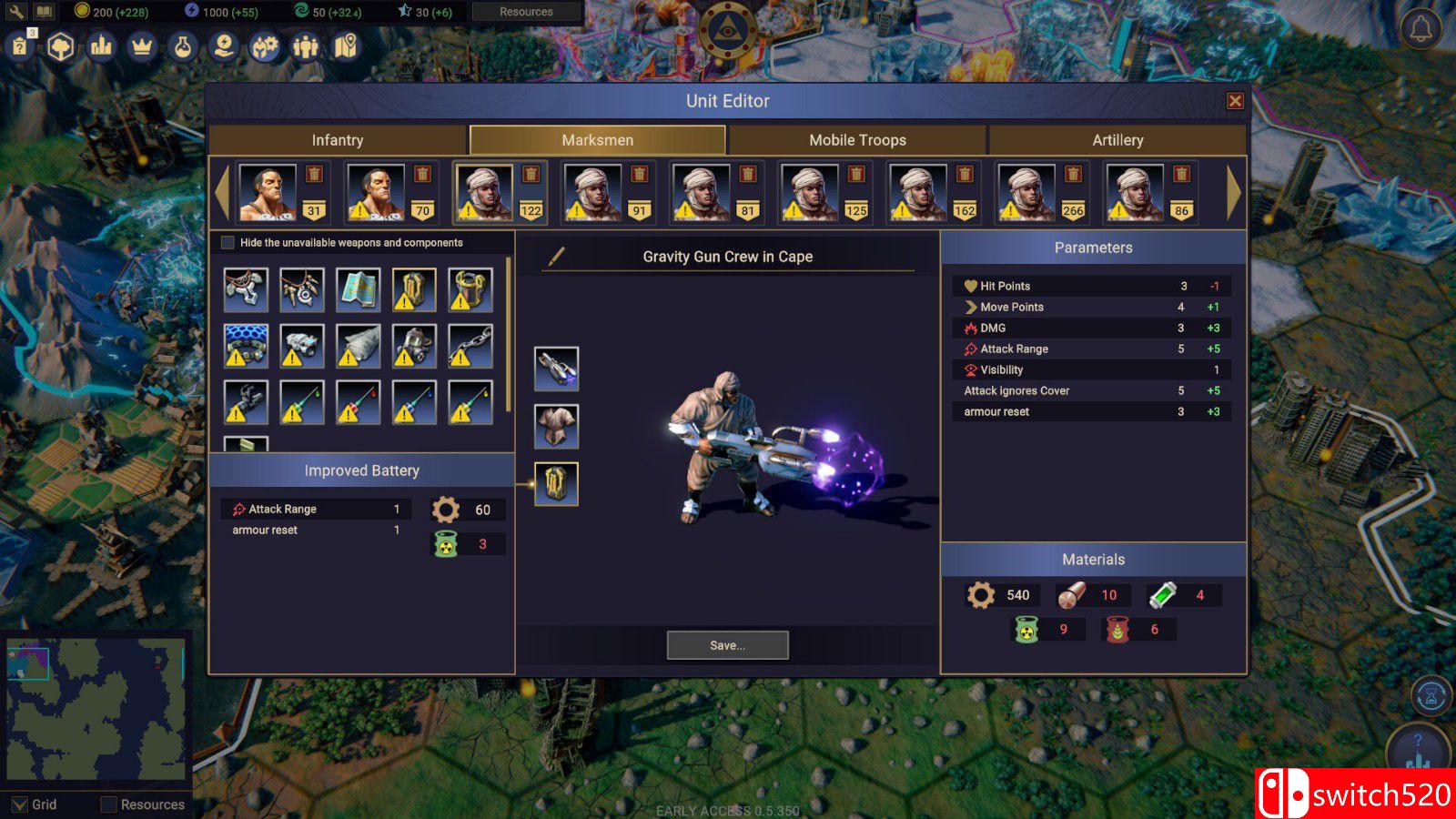Open the wrench settings menu
The height and width of the screenshot is (819, 1456).
(16, 12)
